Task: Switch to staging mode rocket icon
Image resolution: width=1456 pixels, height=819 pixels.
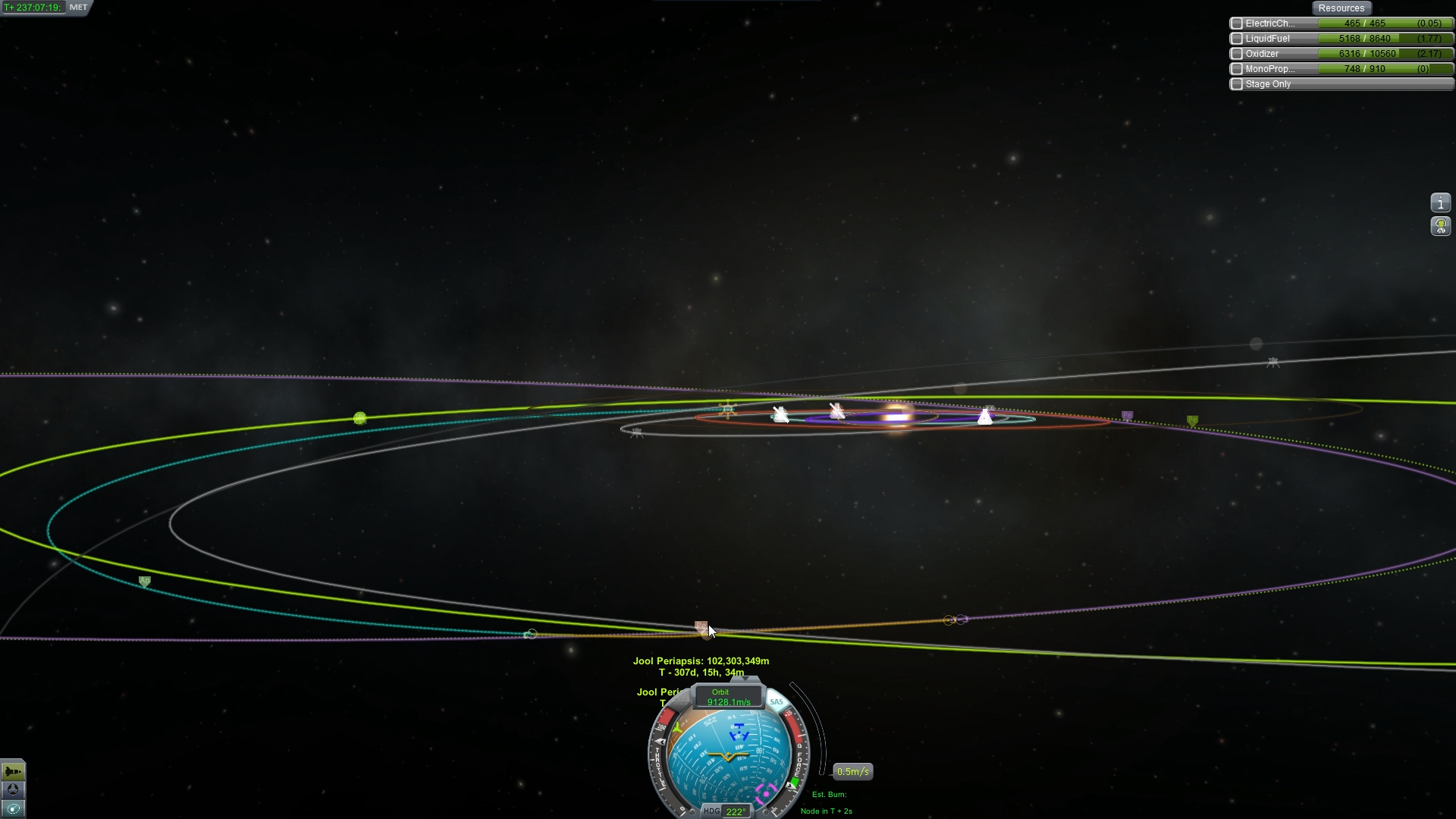Action: tap(13, 771)
